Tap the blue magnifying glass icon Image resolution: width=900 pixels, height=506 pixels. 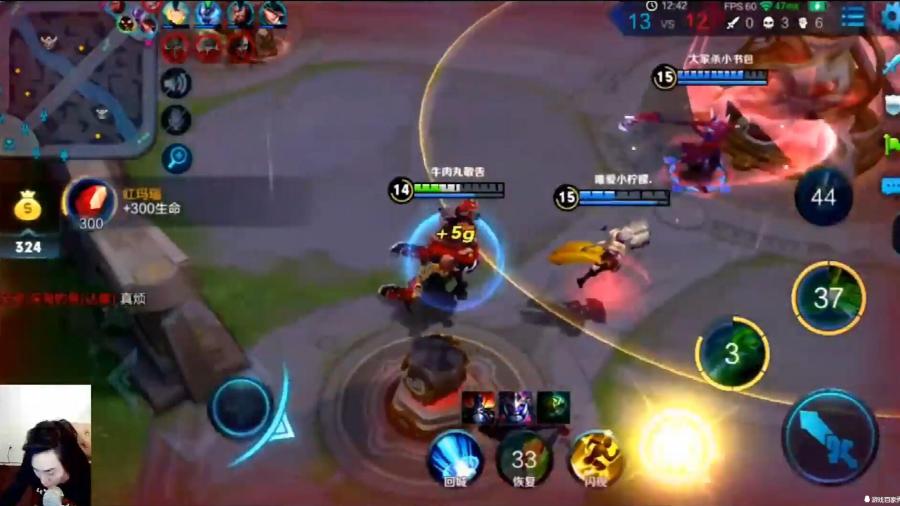(x=176, y=157)
